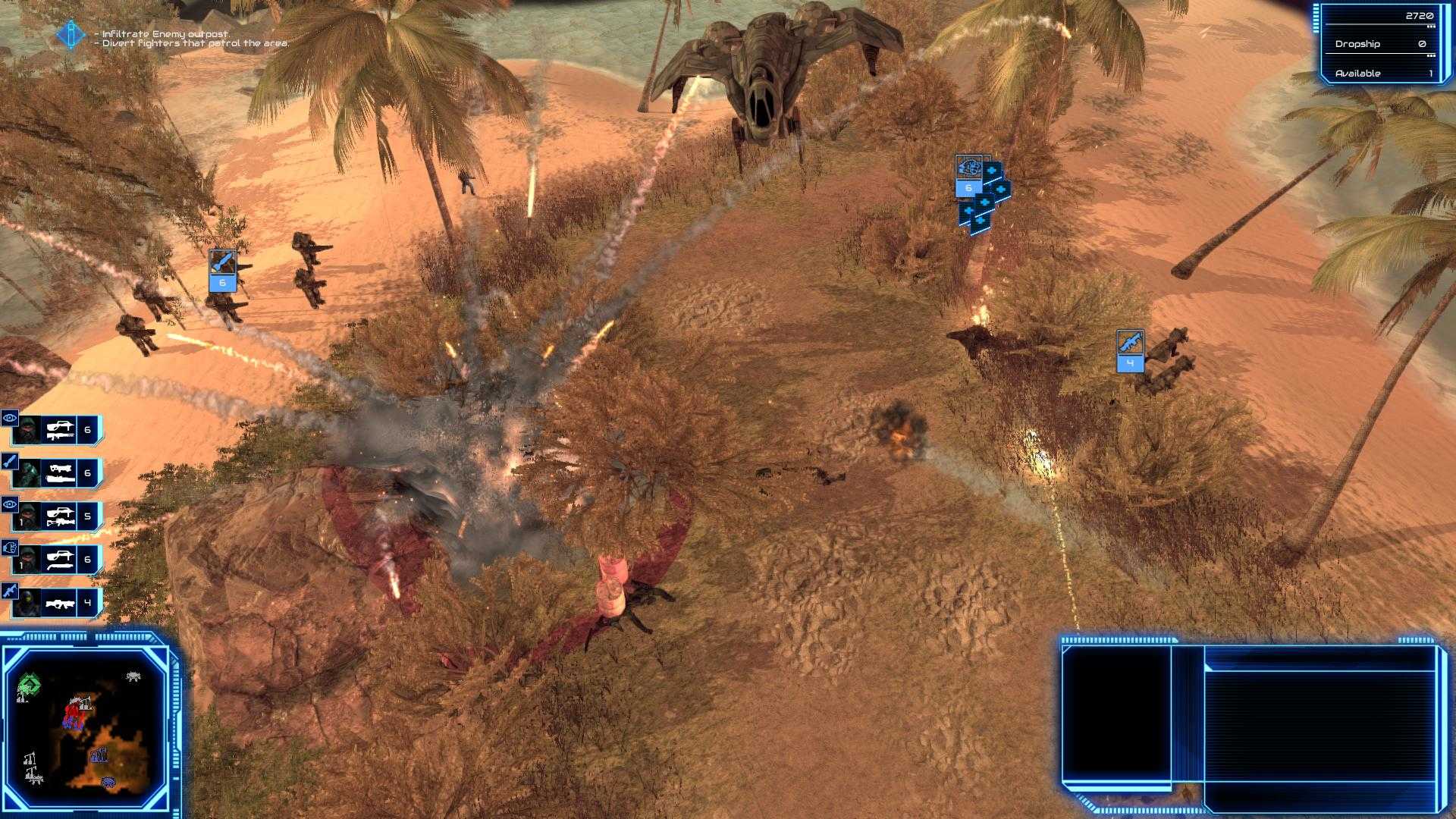This screenshot has width=1456, height=819.
Task: Click the count badge showing 5 on third squad member
Action: 87,515
